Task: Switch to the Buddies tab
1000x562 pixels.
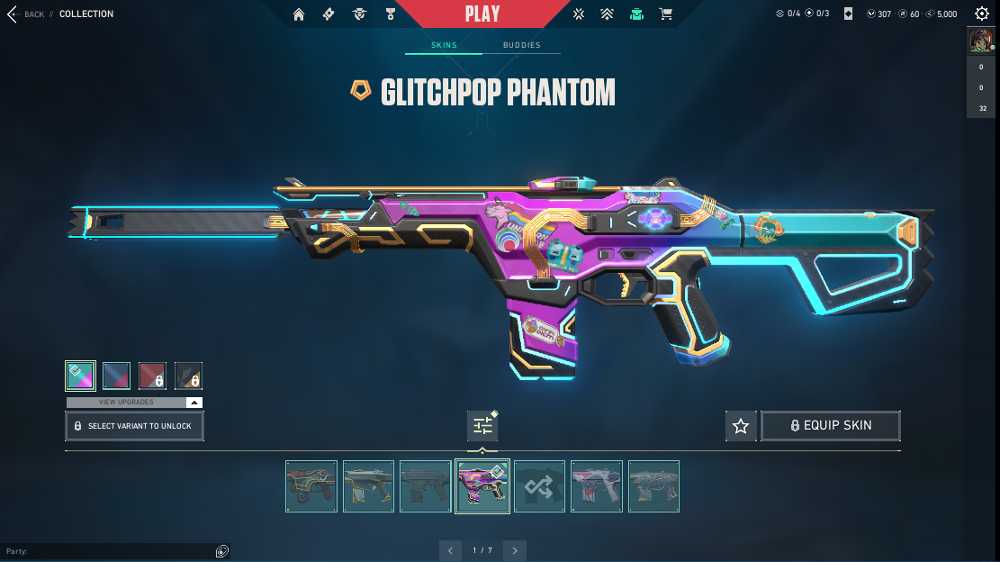Action: pyautogui.click(x=521, y=46)
